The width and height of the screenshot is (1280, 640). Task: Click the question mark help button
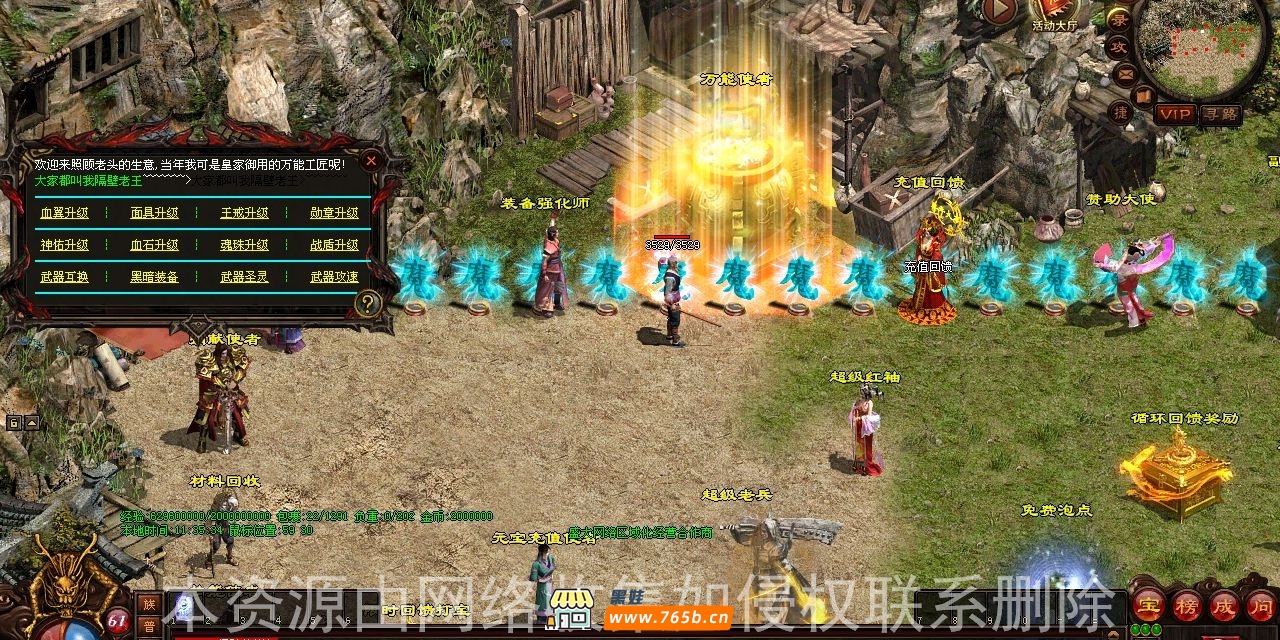pos(368,303)
